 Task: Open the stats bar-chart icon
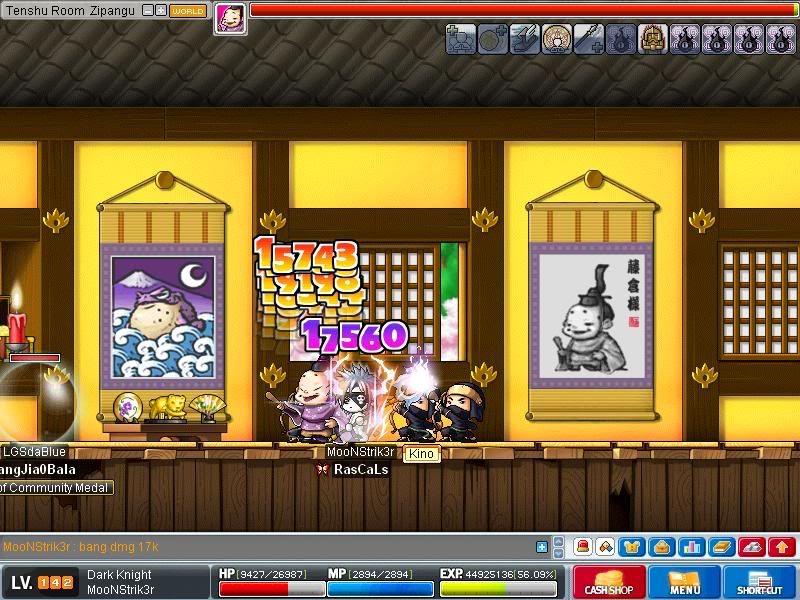(x=692, y=547)
